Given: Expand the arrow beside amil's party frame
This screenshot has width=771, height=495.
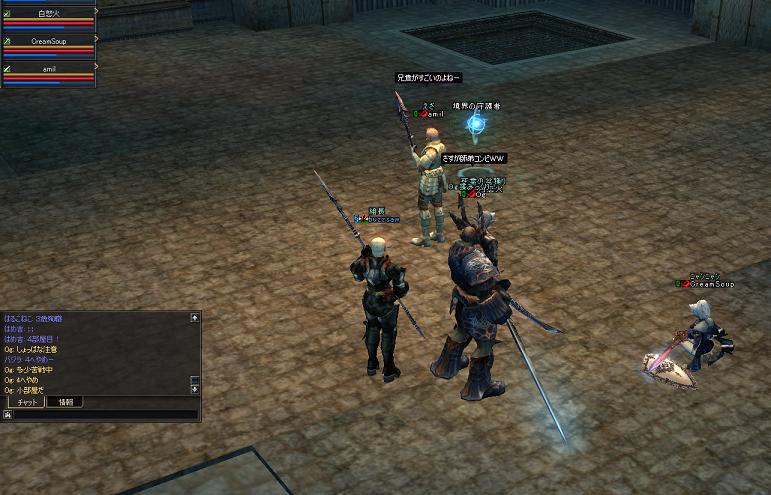Looking at the screenshot, I should (x=97, y=66).
